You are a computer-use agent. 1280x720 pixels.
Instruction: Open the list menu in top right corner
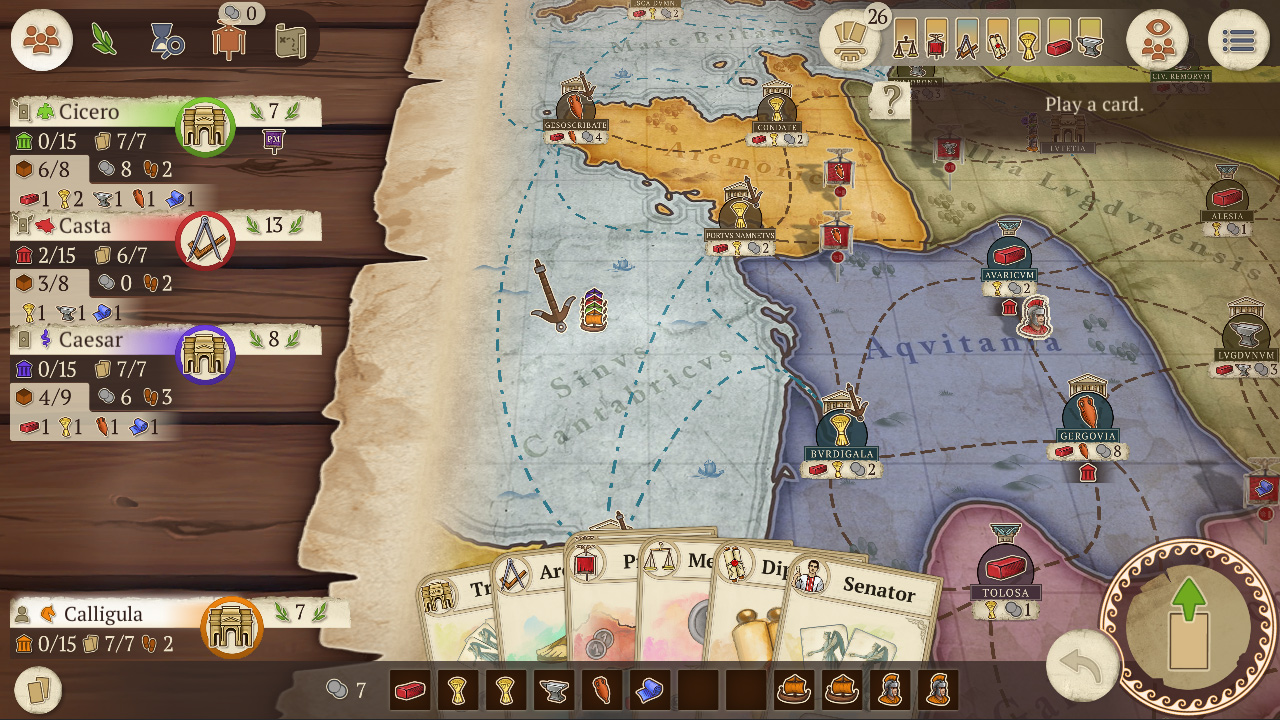pos(1240,40)
